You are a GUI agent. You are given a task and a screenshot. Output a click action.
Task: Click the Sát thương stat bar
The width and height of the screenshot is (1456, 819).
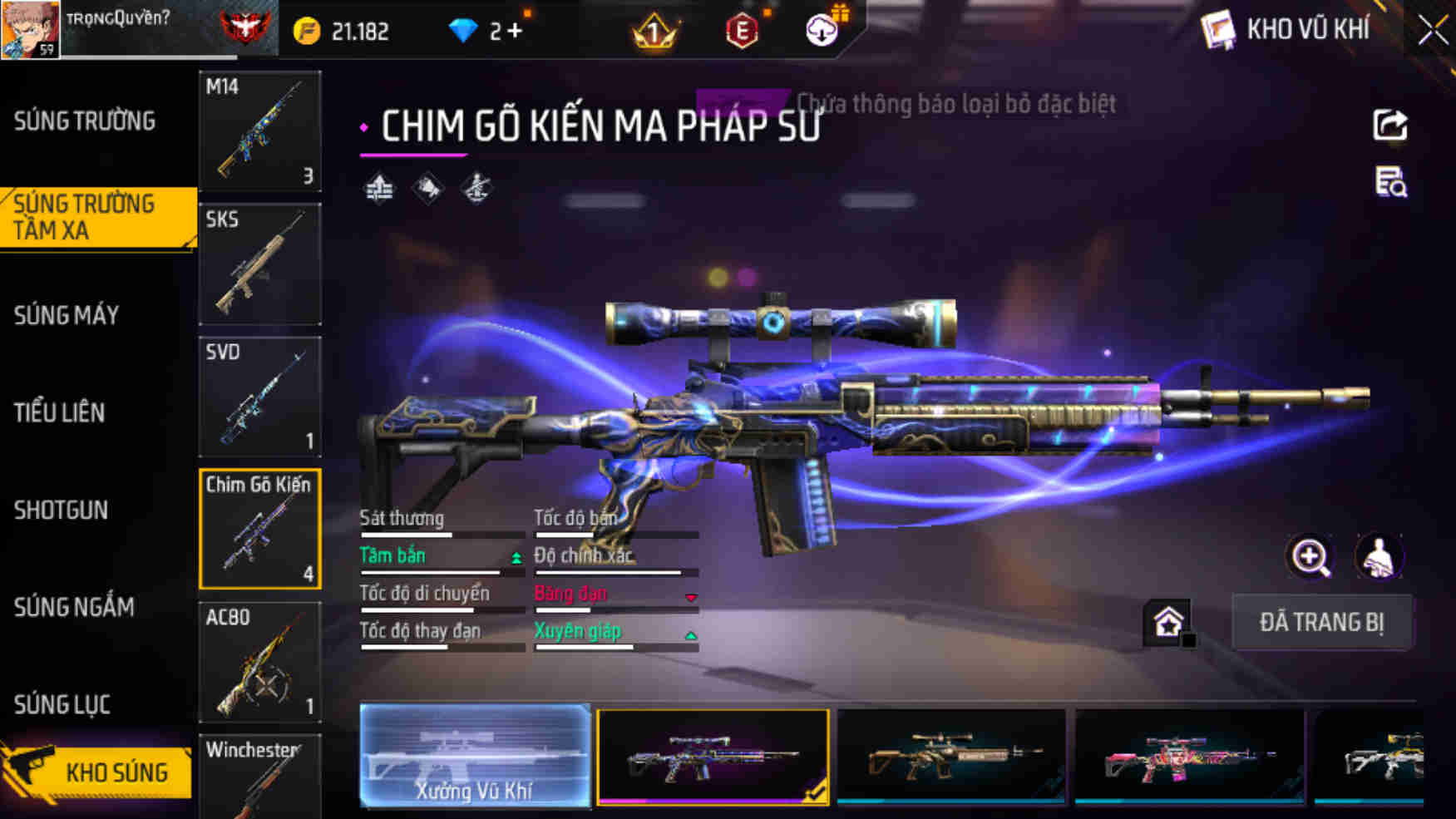tap(442, 535)
